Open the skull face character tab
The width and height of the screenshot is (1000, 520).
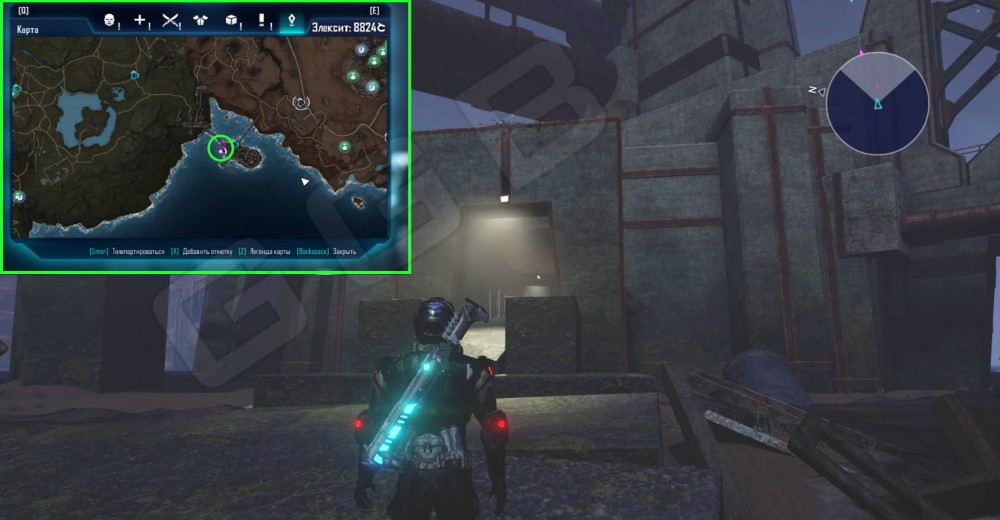111,20
